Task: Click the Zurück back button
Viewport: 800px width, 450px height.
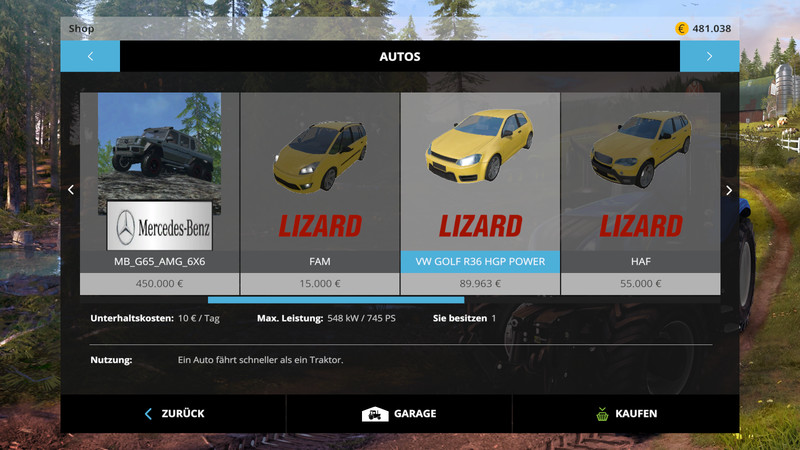Action: [173, 413]
